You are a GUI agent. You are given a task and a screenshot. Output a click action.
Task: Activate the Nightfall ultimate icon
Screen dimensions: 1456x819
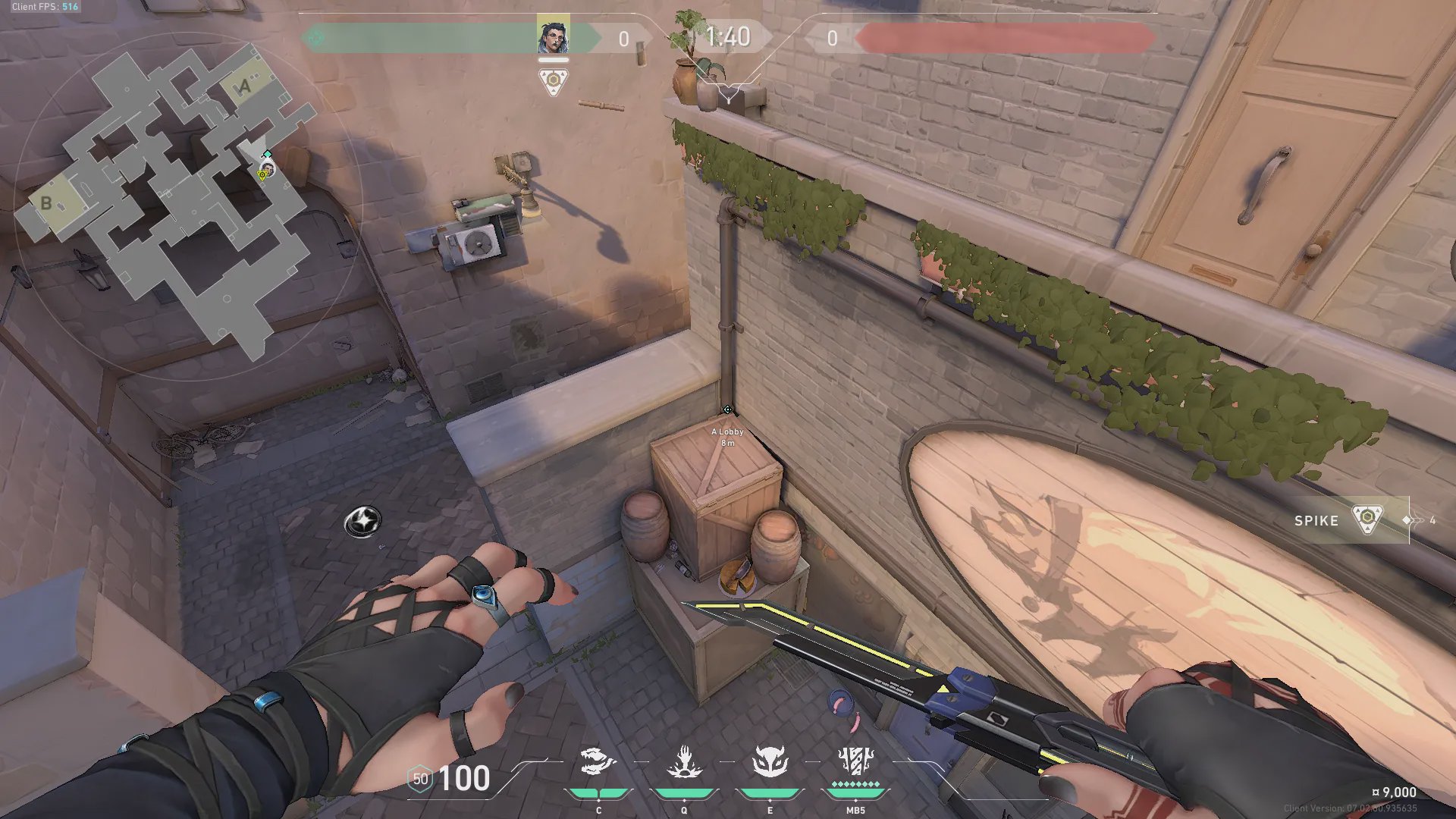(855, 763)
